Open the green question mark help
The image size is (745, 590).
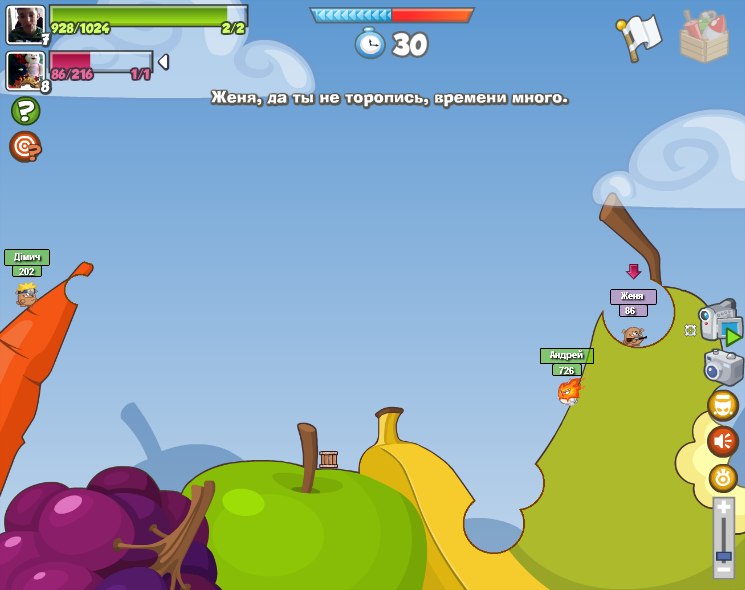tap(25, 111)
